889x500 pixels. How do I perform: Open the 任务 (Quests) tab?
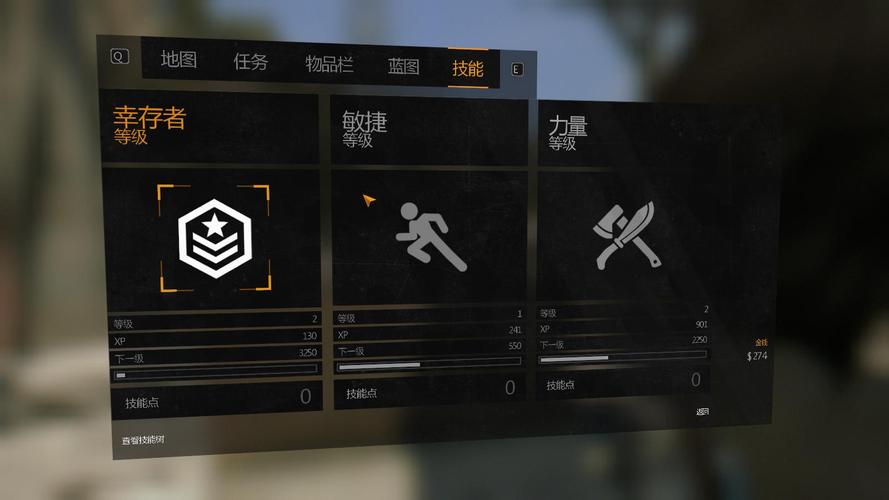pos(251,62)
